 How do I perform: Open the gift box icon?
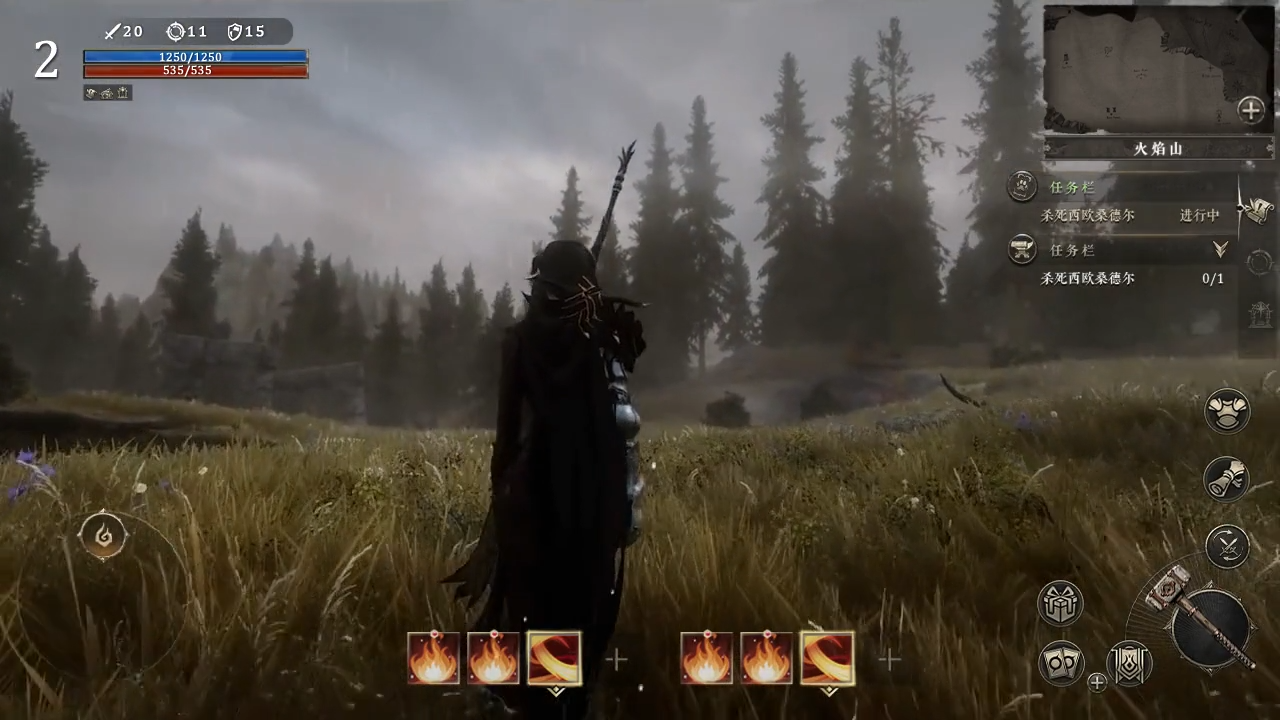coord(1060,604)
